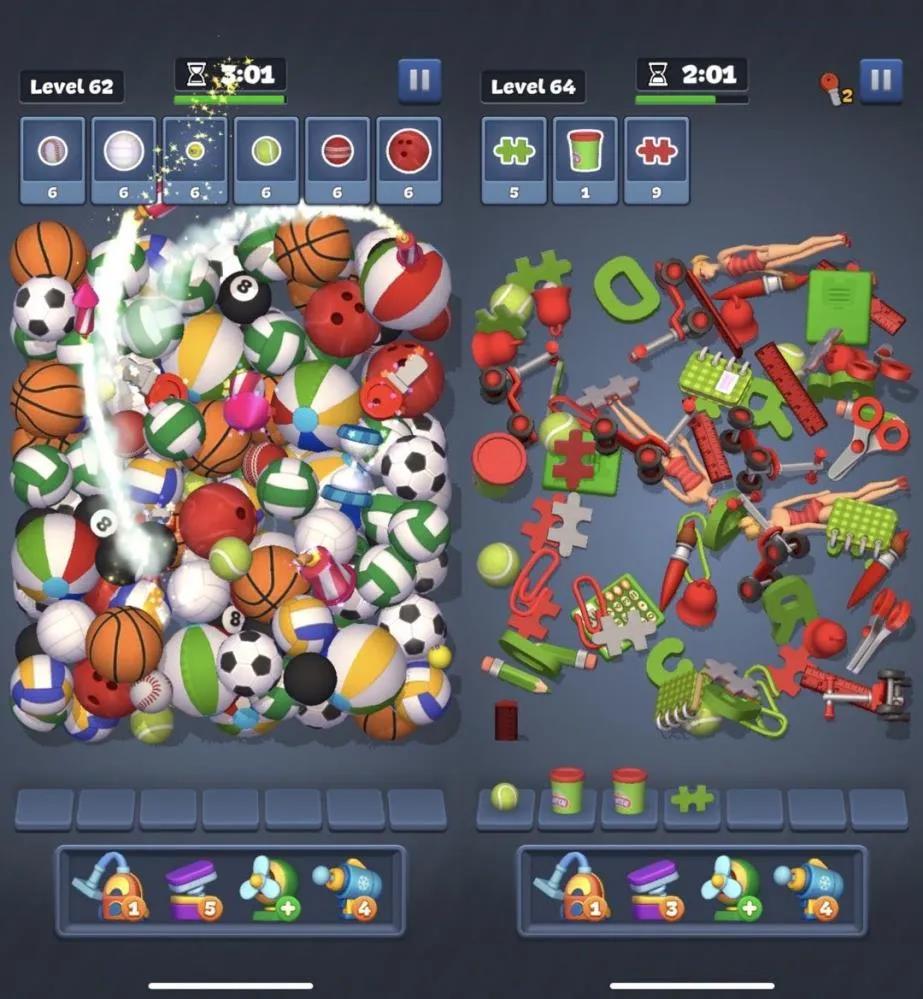This screenshot has width=923, height=999.
Task: Select the green cup goal tile
Action: (585, 160)
